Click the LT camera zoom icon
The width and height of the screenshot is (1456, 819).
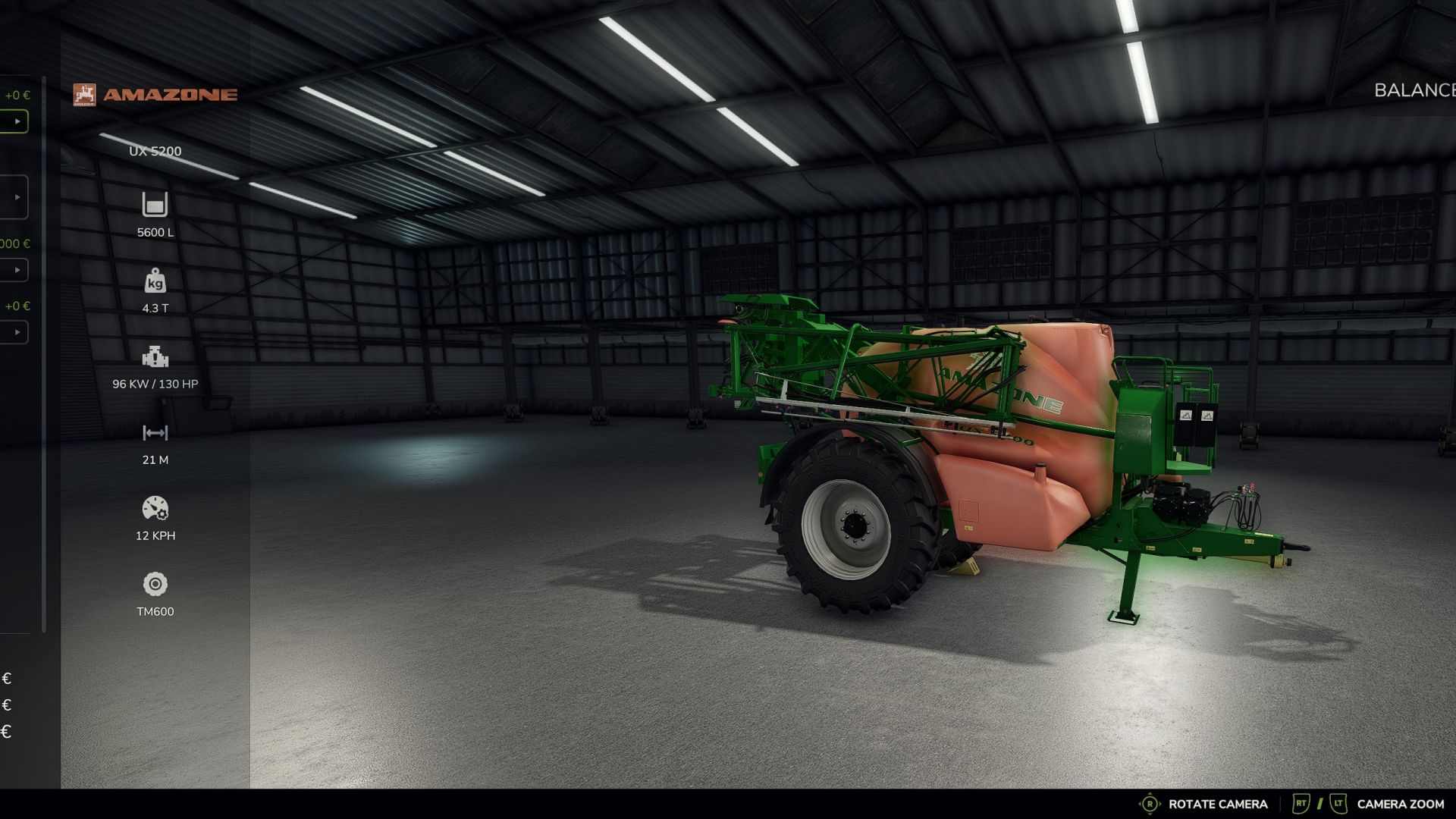[x=1338, y=803]
